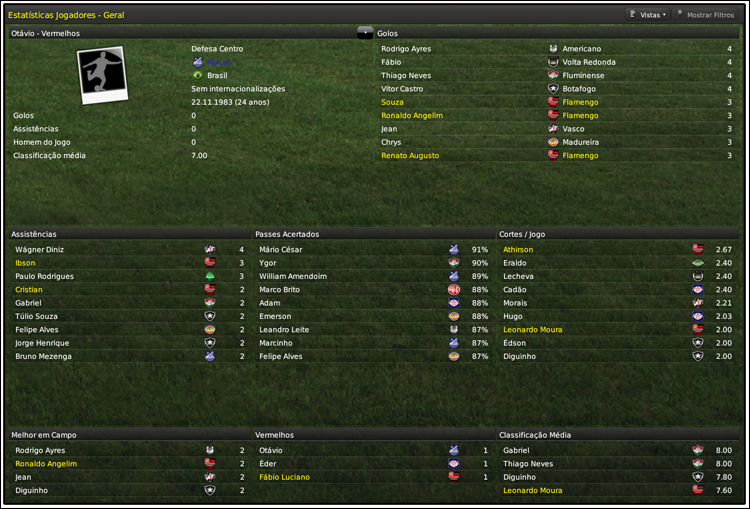This screenshot has width=750, height=509.
Task: Open Jean in Melhor em Campo
Action: point(24,477)
